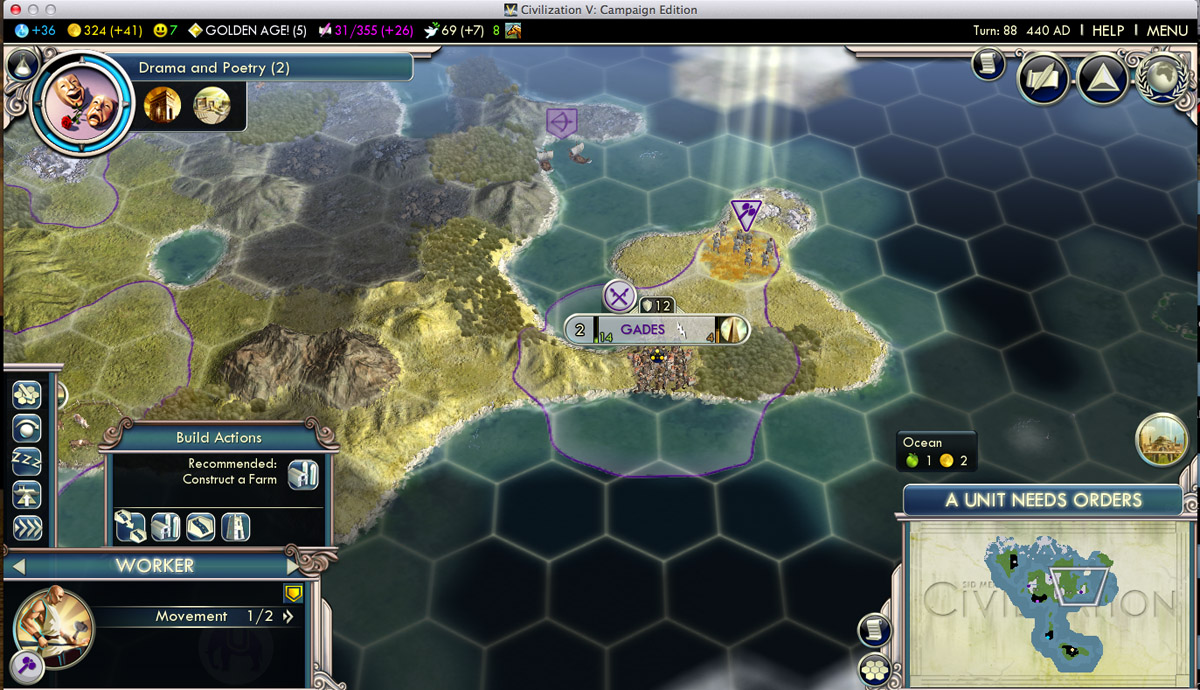Open the advisors scroll-and-quill button
1200x690 pixels.
click(1042, 80)
